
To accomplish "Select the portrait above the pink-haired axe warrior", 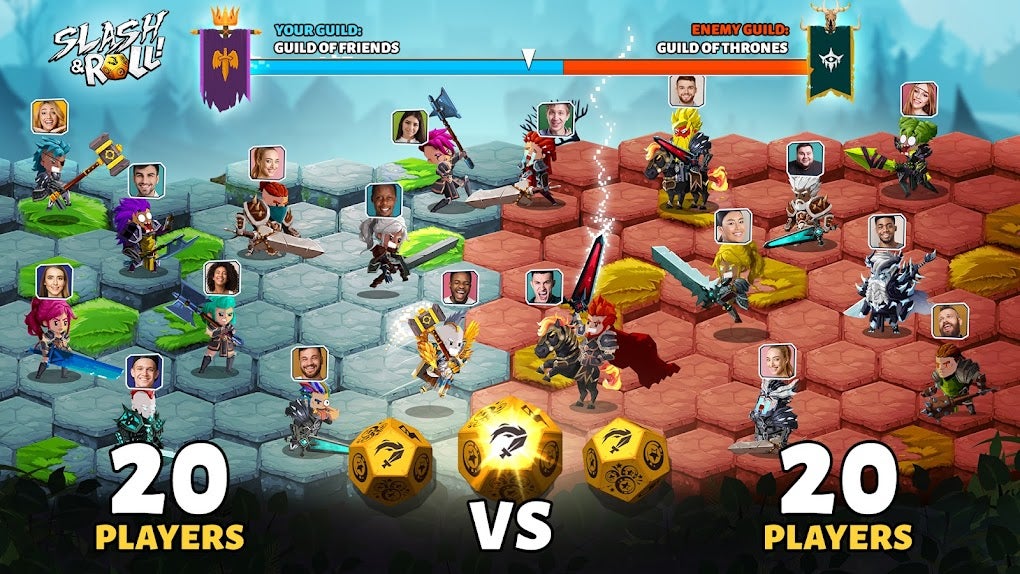I will pyautogui.click(x=410, y=127).
